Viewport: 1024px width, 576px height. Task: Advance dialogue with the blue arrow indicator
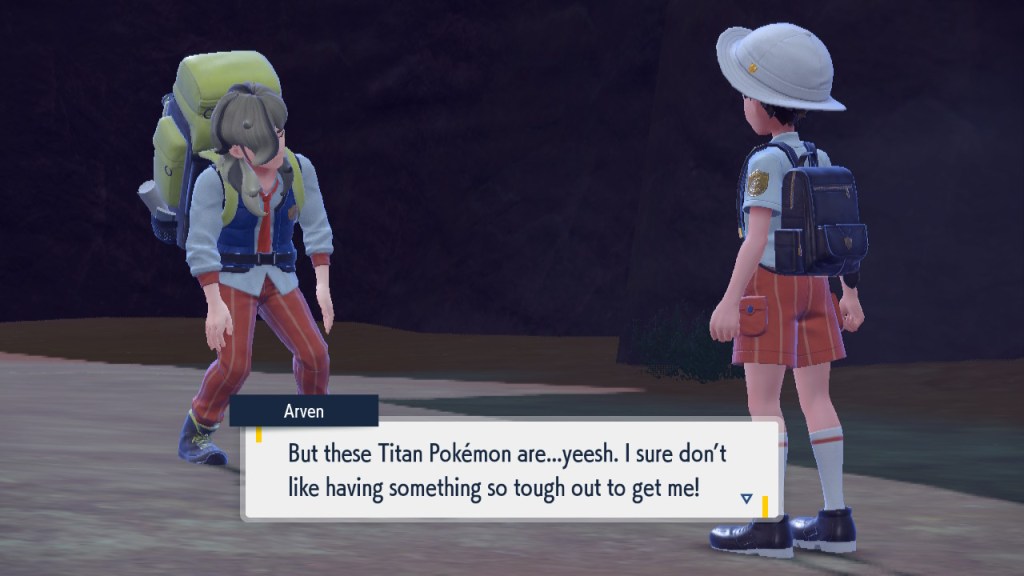coord(746,498)
